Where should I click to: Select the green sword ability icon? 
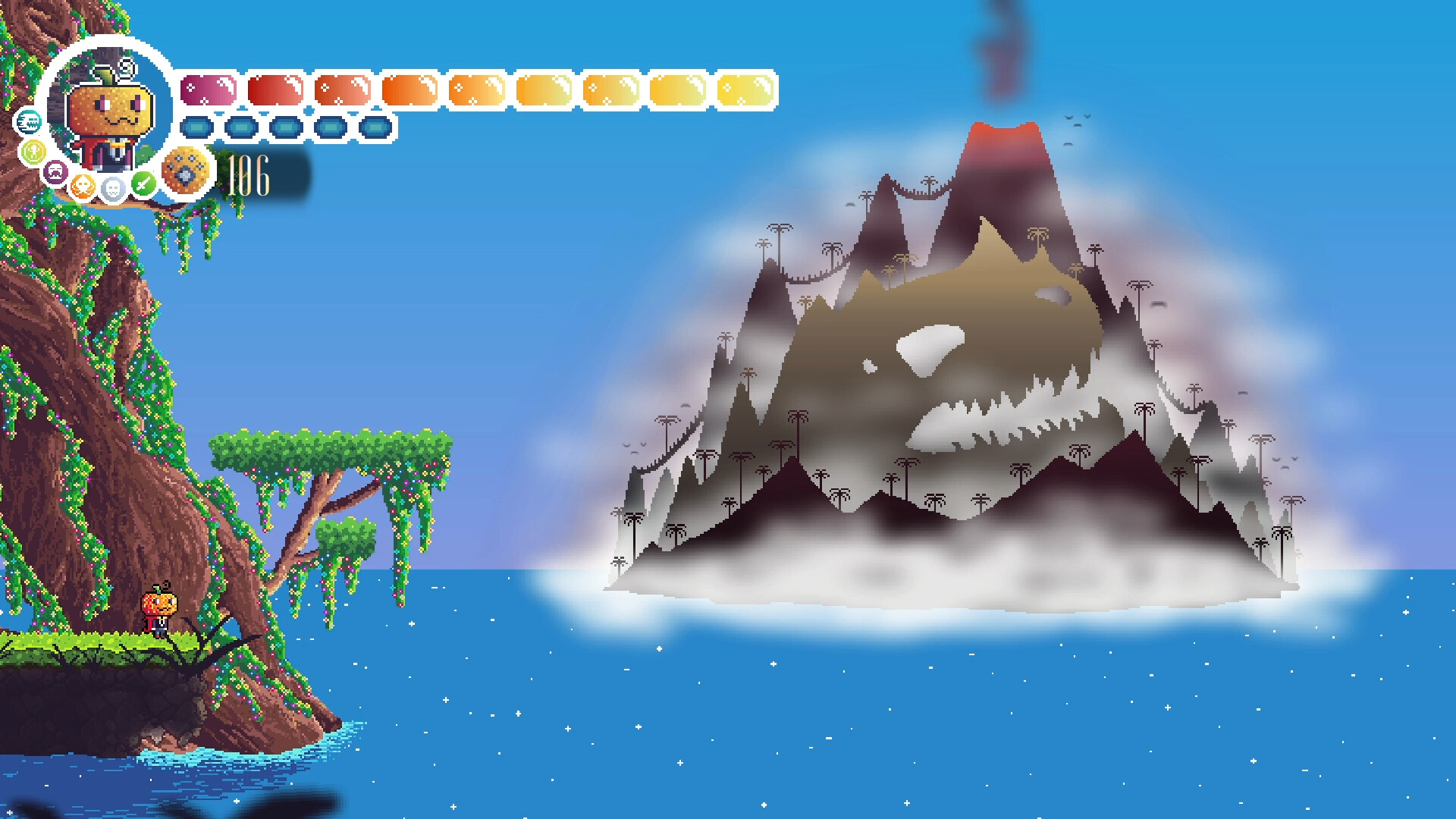pos(144,185)
